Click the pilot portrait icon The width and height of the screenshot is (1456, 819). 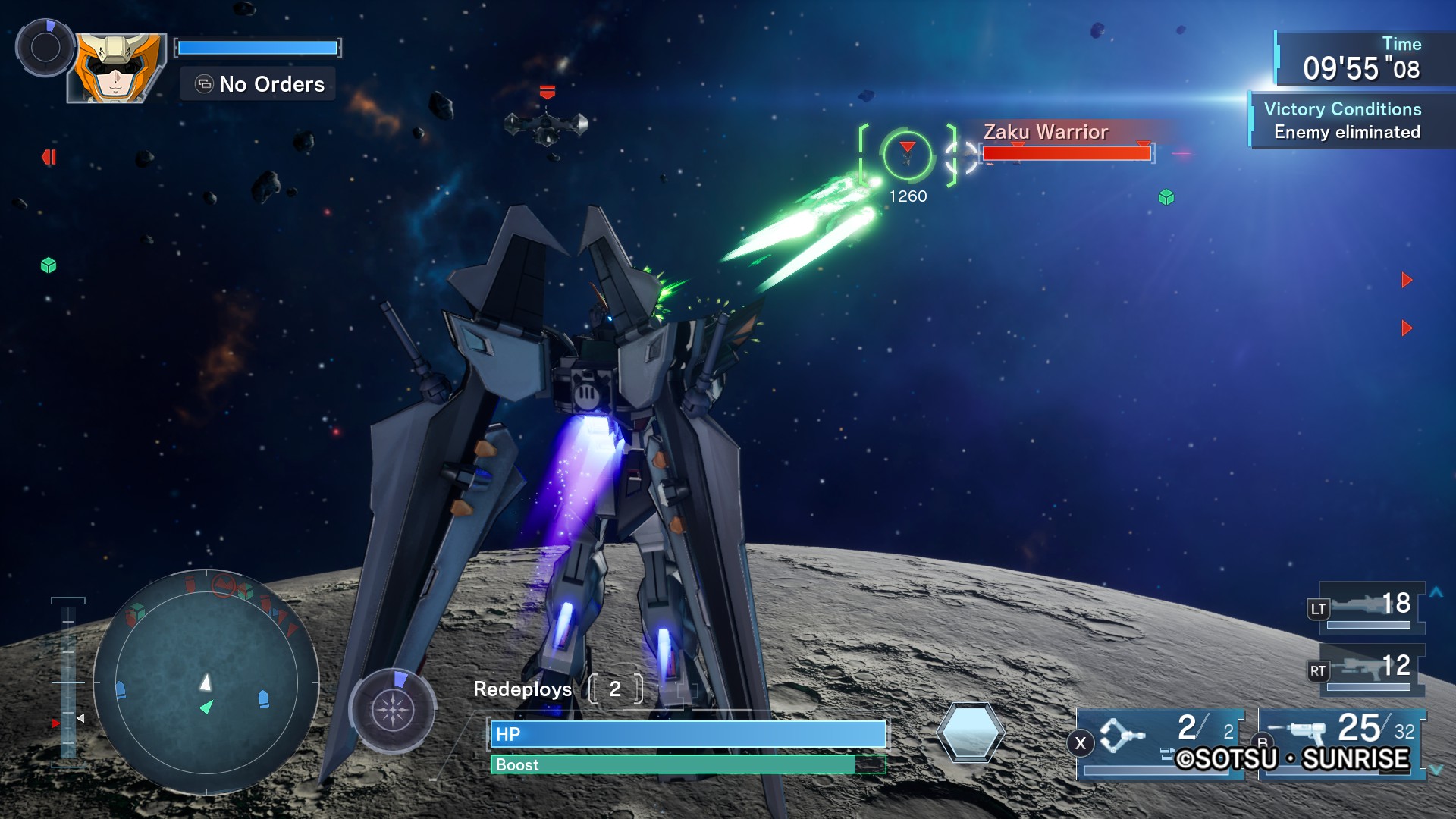tap(116, 68)
